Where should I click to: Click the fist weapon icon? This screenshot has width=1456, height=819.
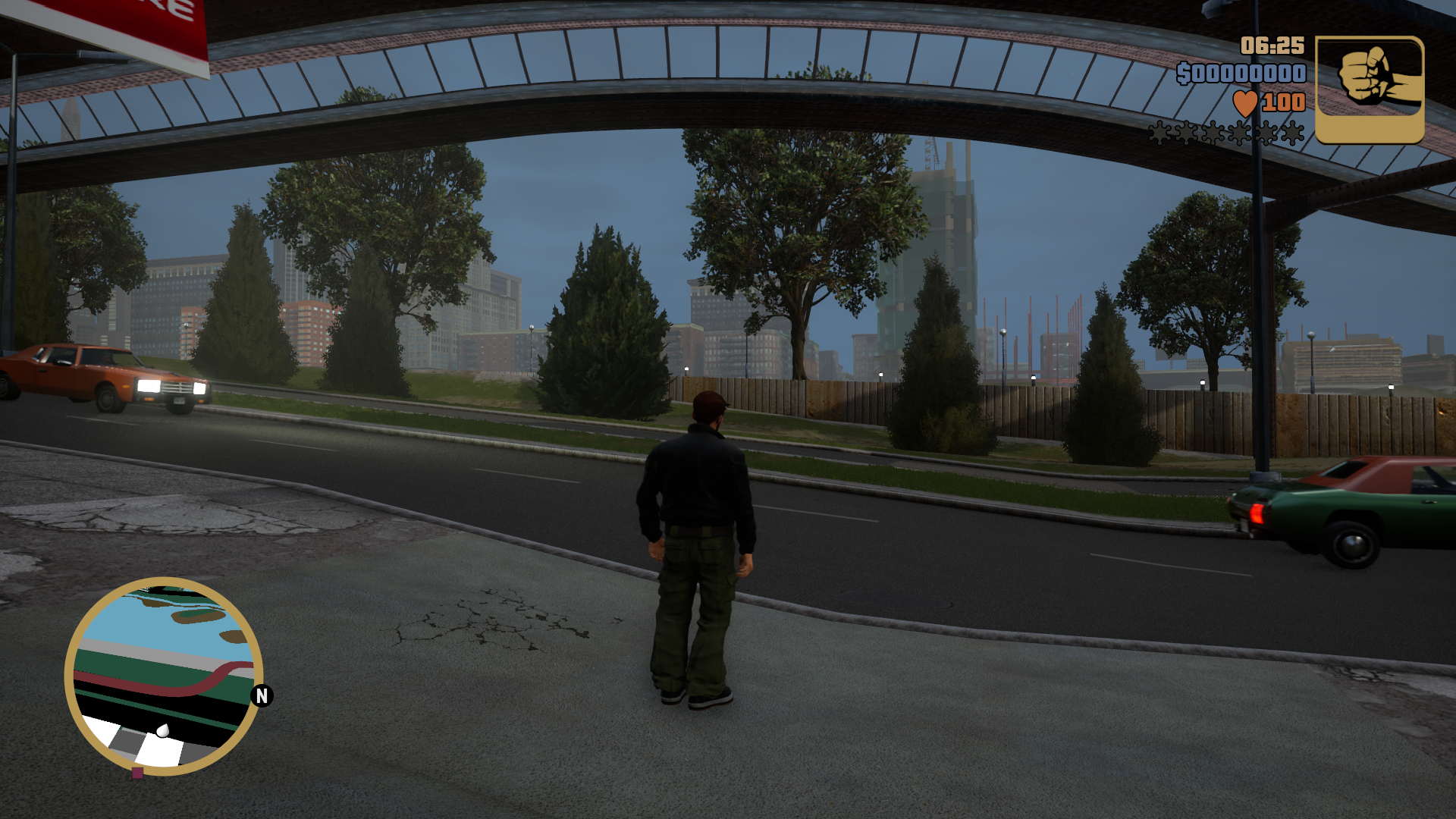pyautogui.click(x=1369, y=89)
